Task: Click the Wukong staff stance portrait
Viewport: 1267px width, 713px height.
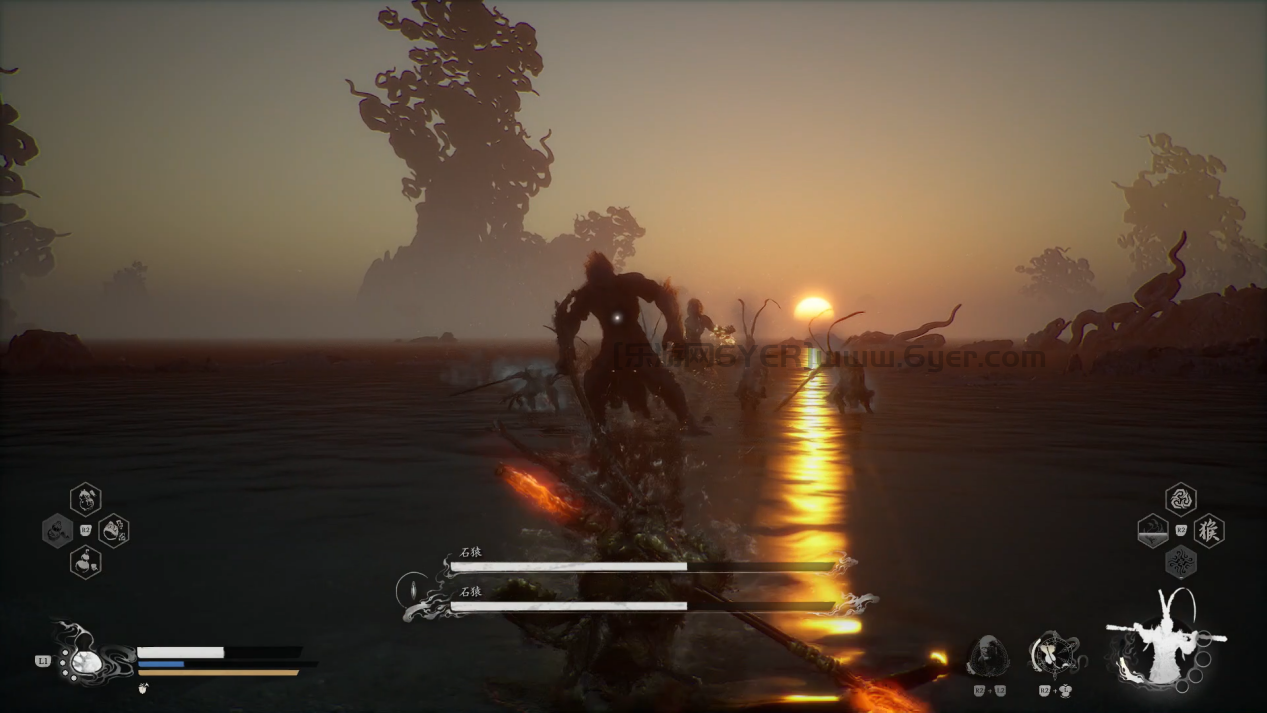Action: 1164,640
